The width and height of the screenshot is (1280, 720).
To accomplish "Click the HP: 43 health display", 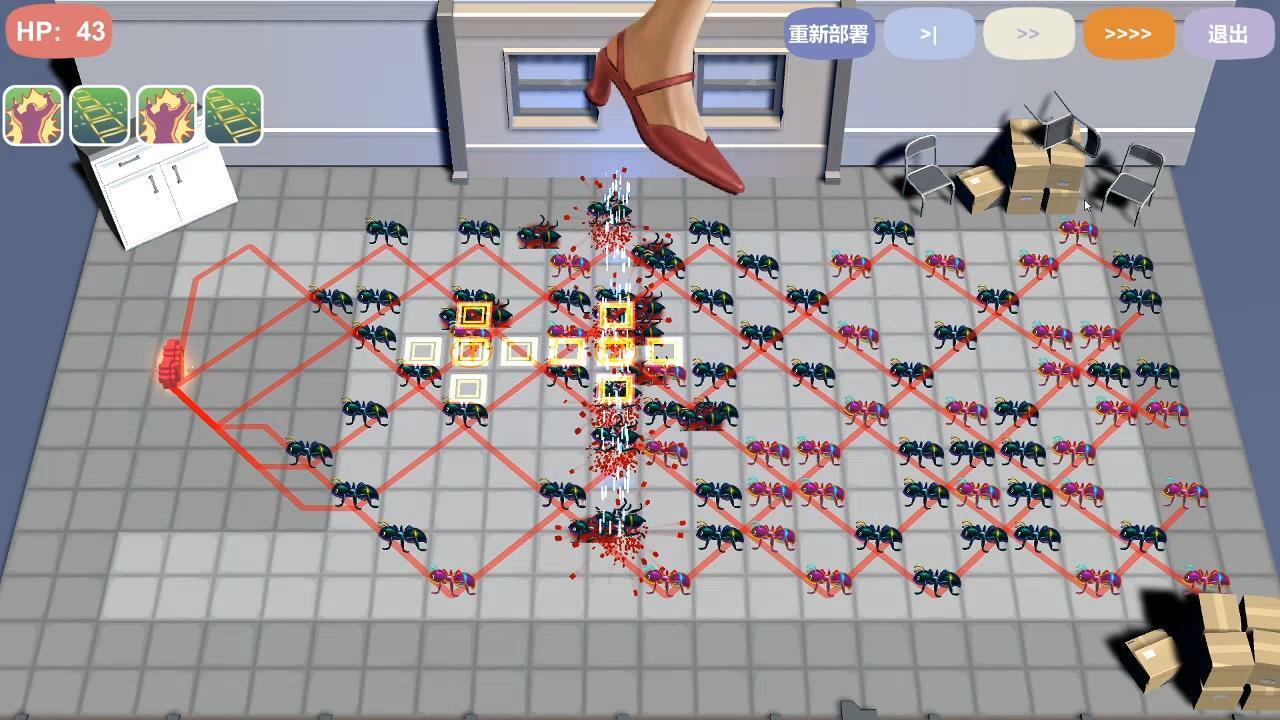I will pyautogui.click(x=56, y=31).
